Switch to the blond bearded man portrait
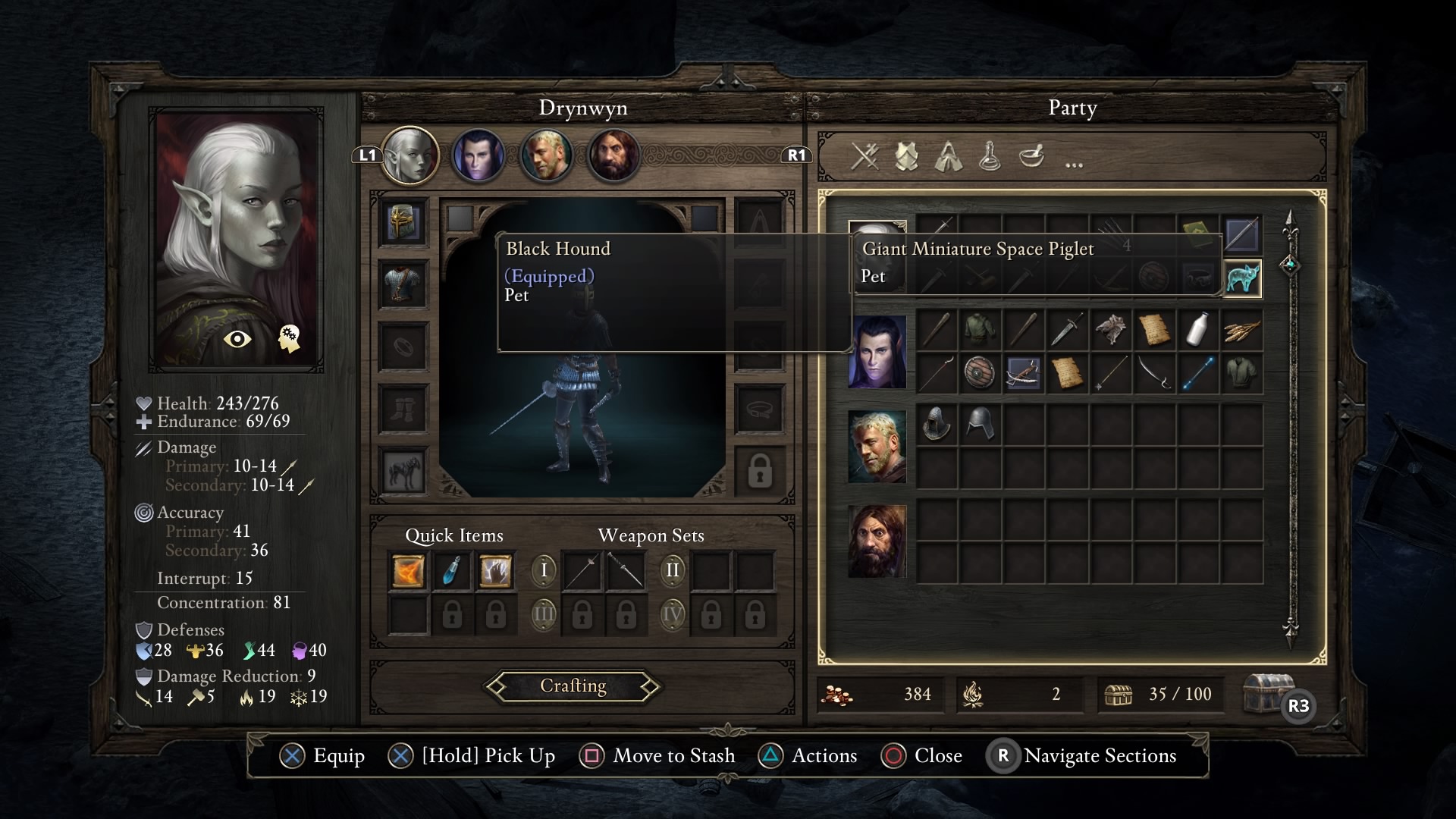1456x819 pixels. tap(546, 155)
